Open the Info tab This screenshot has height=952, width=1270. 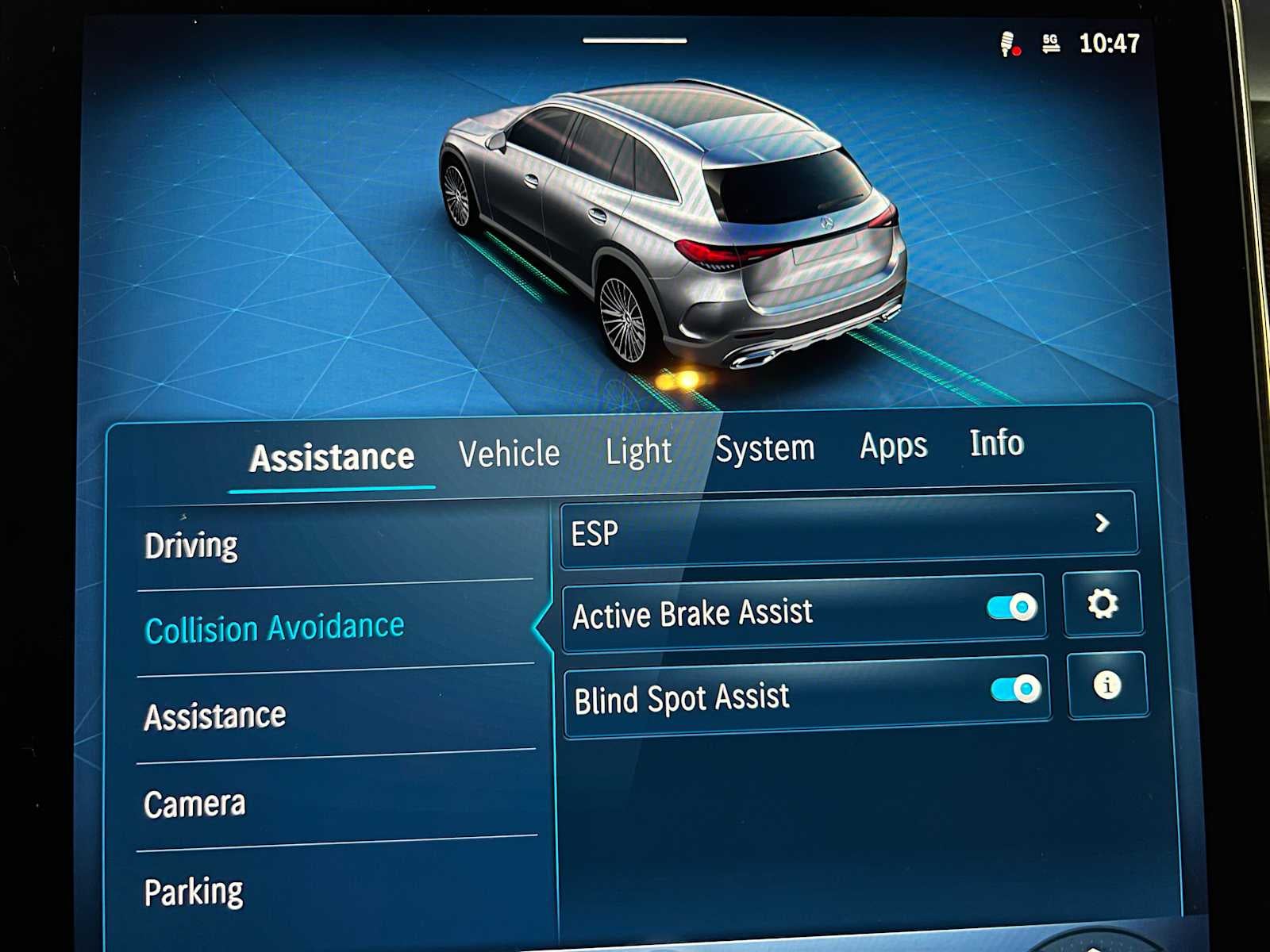coord(997,443)
